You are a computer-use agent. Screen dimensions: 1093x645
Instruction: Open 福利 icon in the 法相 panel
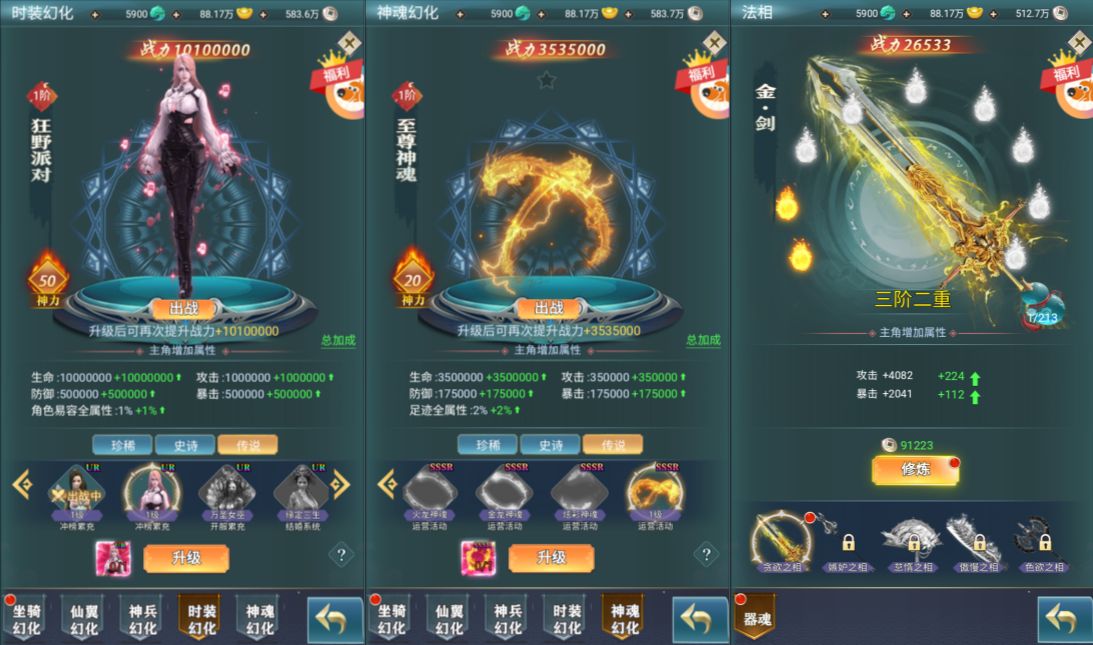click(x=1071, y=85)
